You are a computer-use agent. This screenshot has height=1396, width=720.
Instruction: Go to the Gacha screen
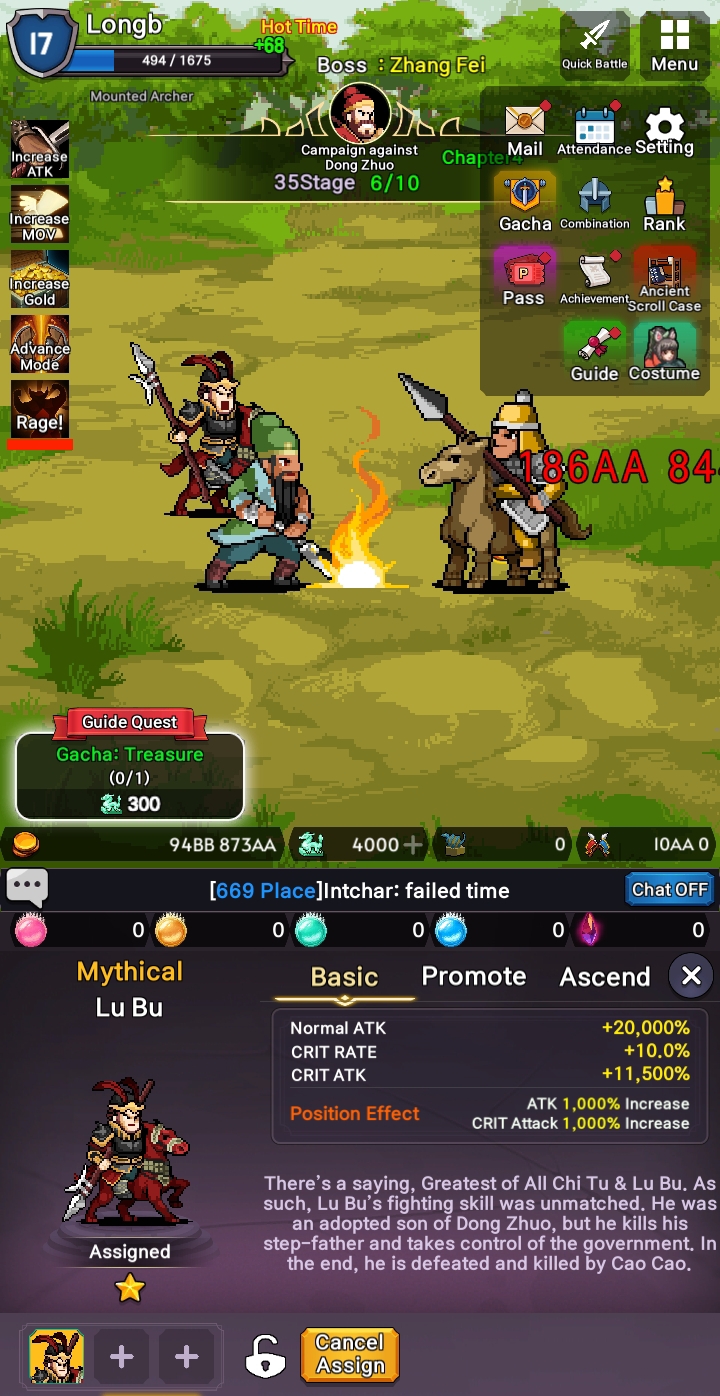coord(525,203)
